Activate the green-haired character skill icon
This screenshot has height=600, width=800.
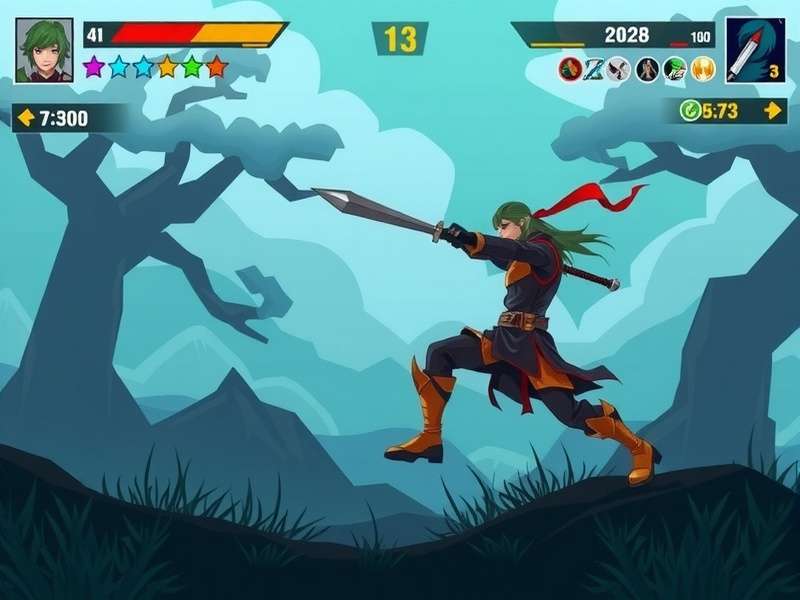[x=675, y=69]
